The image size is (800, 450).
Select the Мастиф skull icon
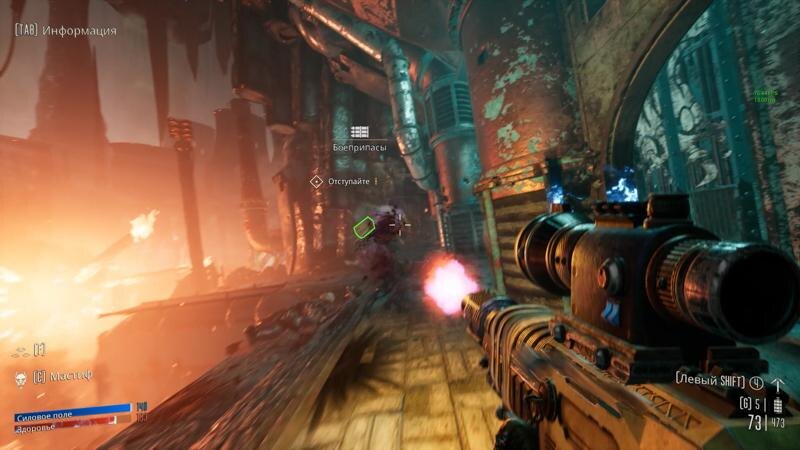19,378
